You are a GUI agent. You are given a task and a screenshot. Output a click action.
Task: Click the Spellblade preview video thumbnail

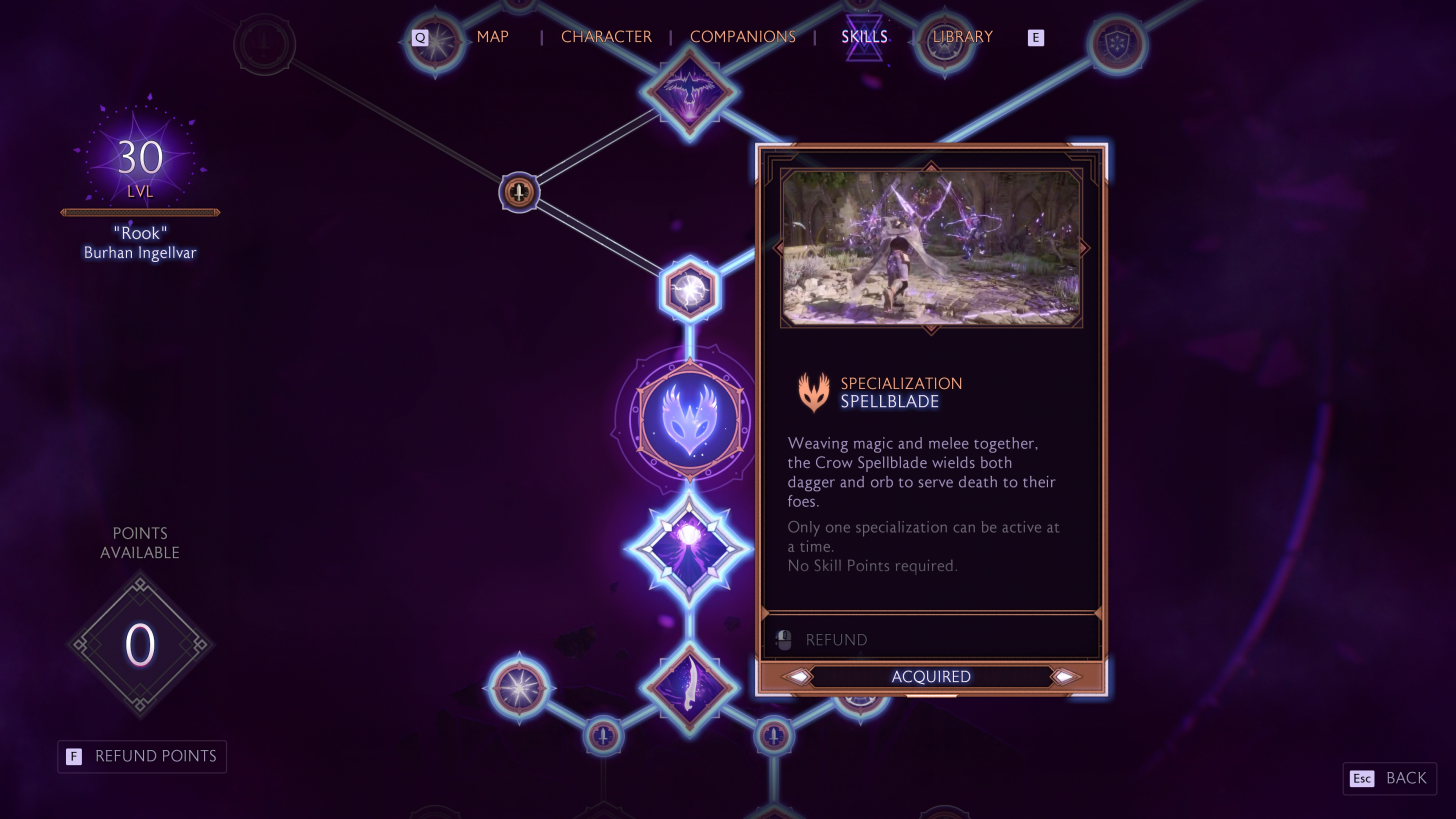(930, 247)
